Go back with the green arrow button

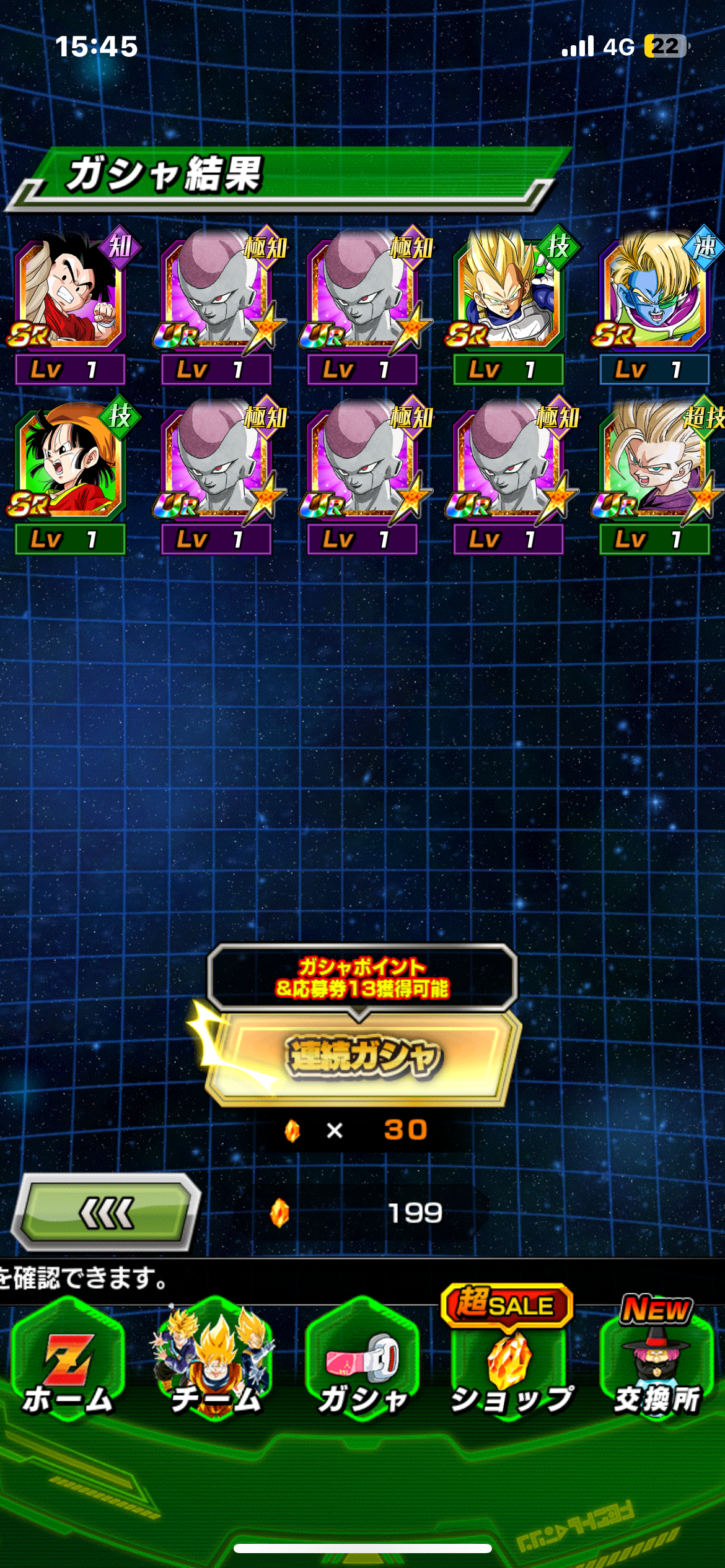(x=107, y=1213)
